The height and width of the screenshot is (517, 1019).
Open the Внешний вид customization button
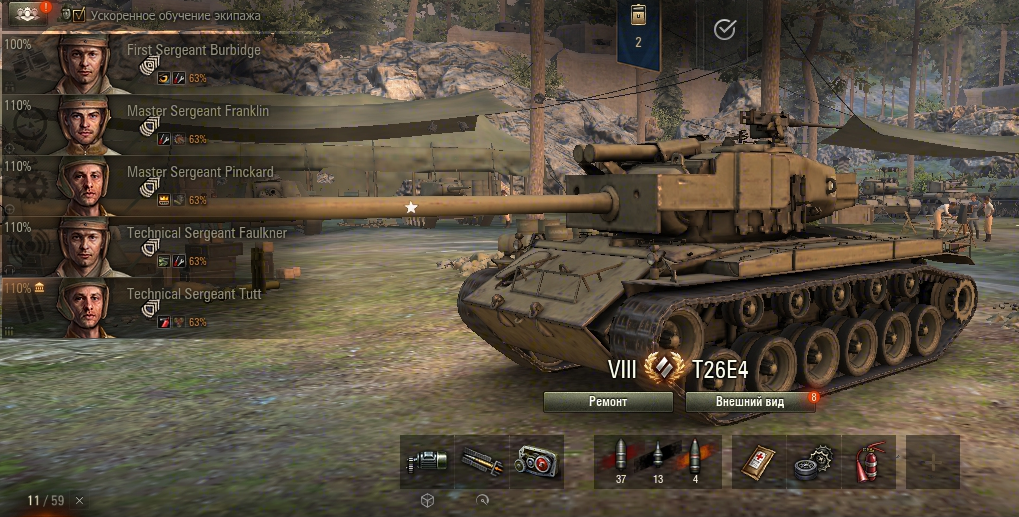pyautogui.click(x=751, y=401)
